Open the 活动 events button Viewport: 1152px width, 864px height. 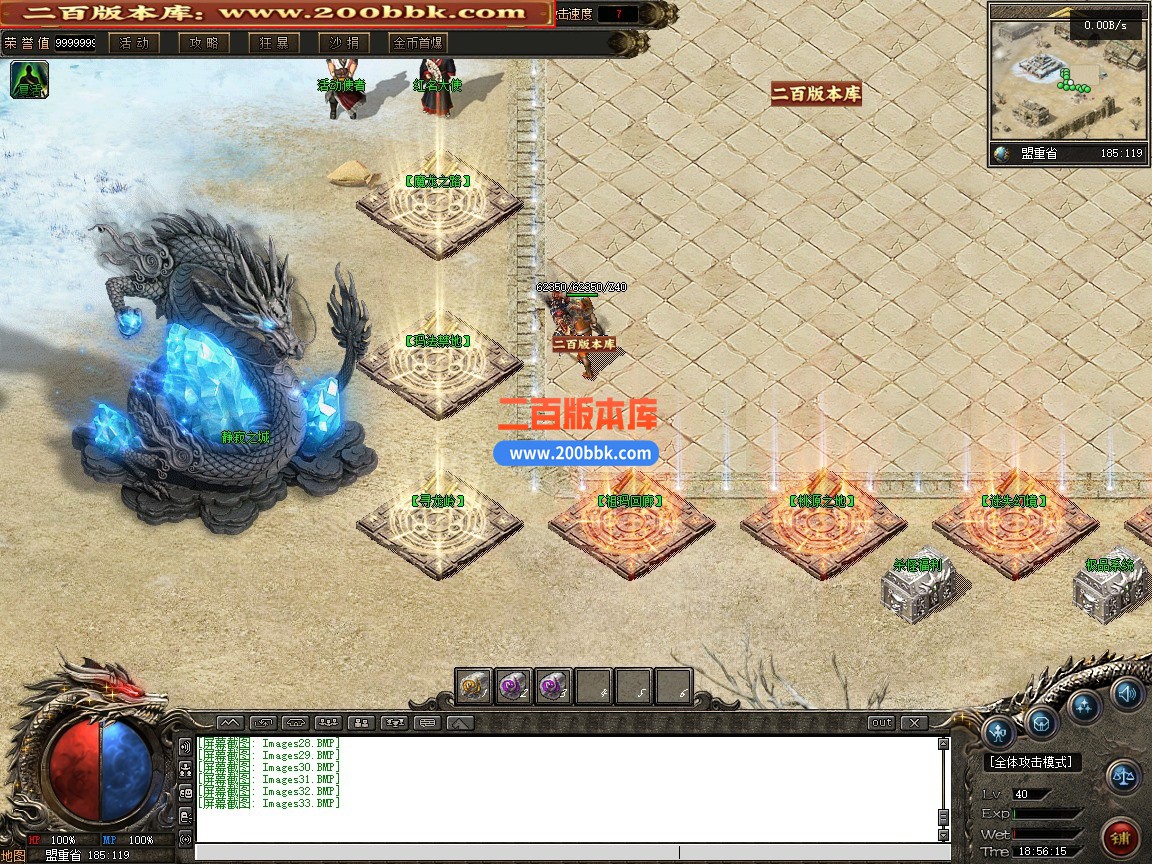[134, 43]
